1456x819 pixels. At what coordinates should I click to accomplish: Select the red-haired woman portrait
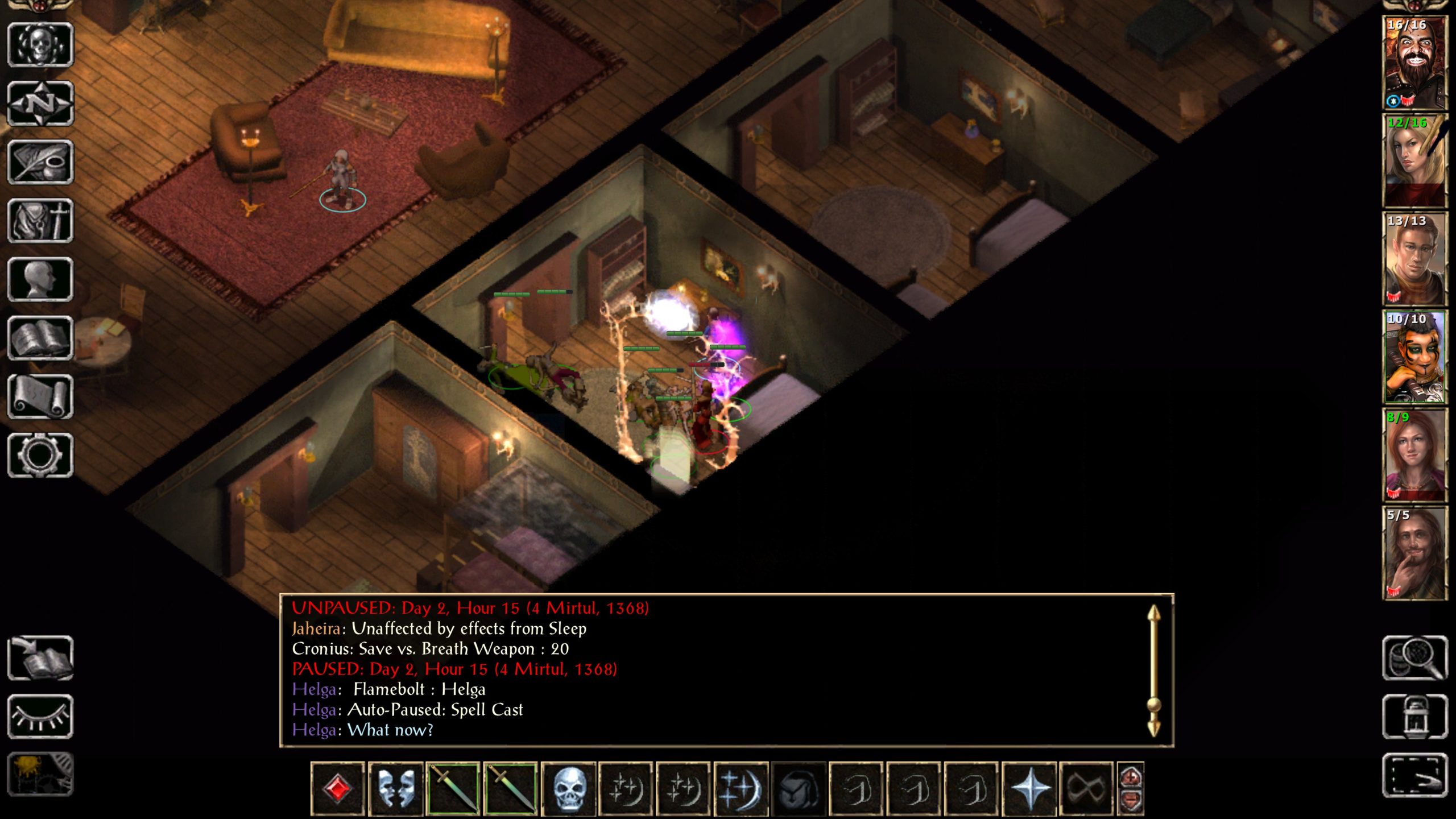pyautogui.click(x=1414, y=455)
